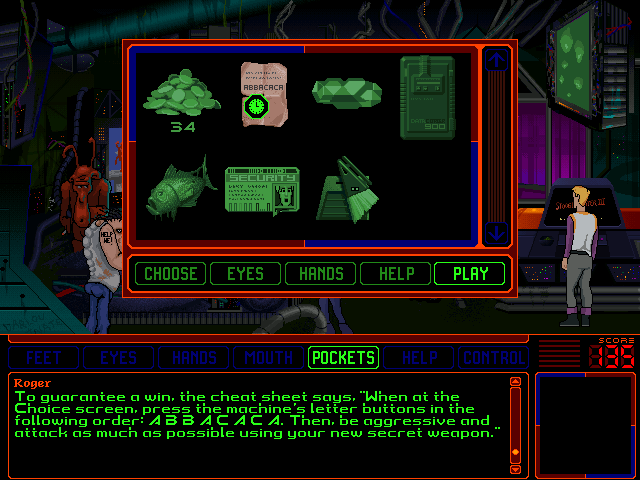Select MOUTH in the verb bar
This screenshot has width=640, height=480.
tap(268, 357)
